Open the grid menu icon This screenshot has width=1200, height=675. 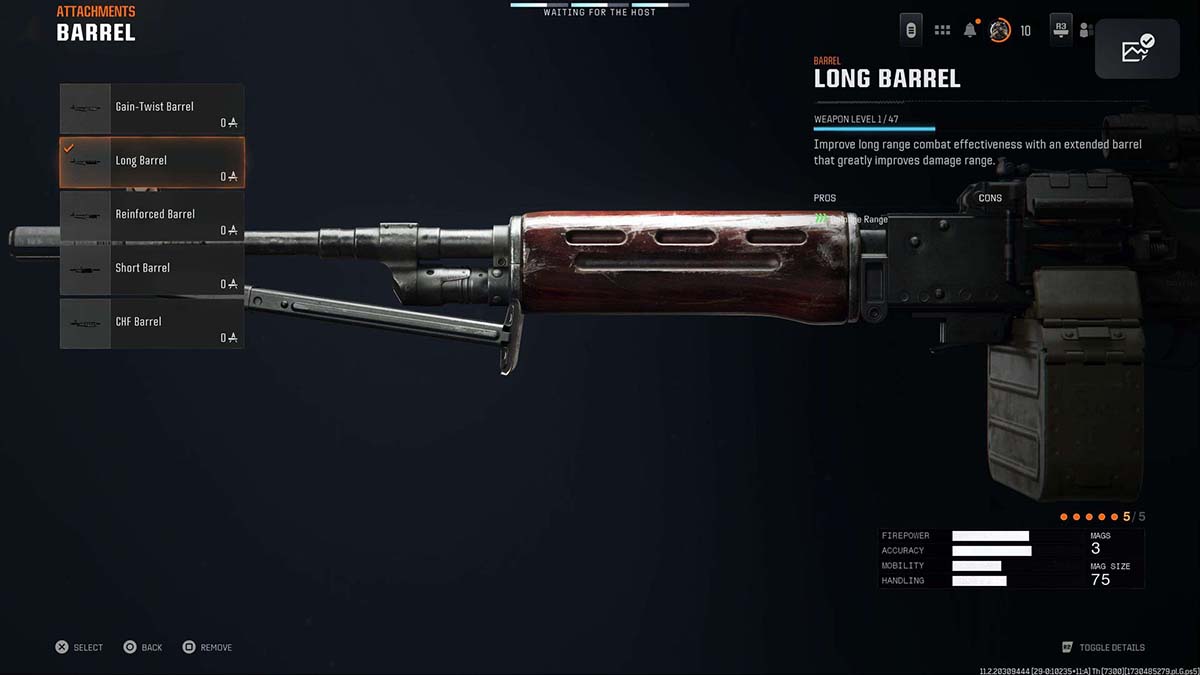click(x=942, y=30)
